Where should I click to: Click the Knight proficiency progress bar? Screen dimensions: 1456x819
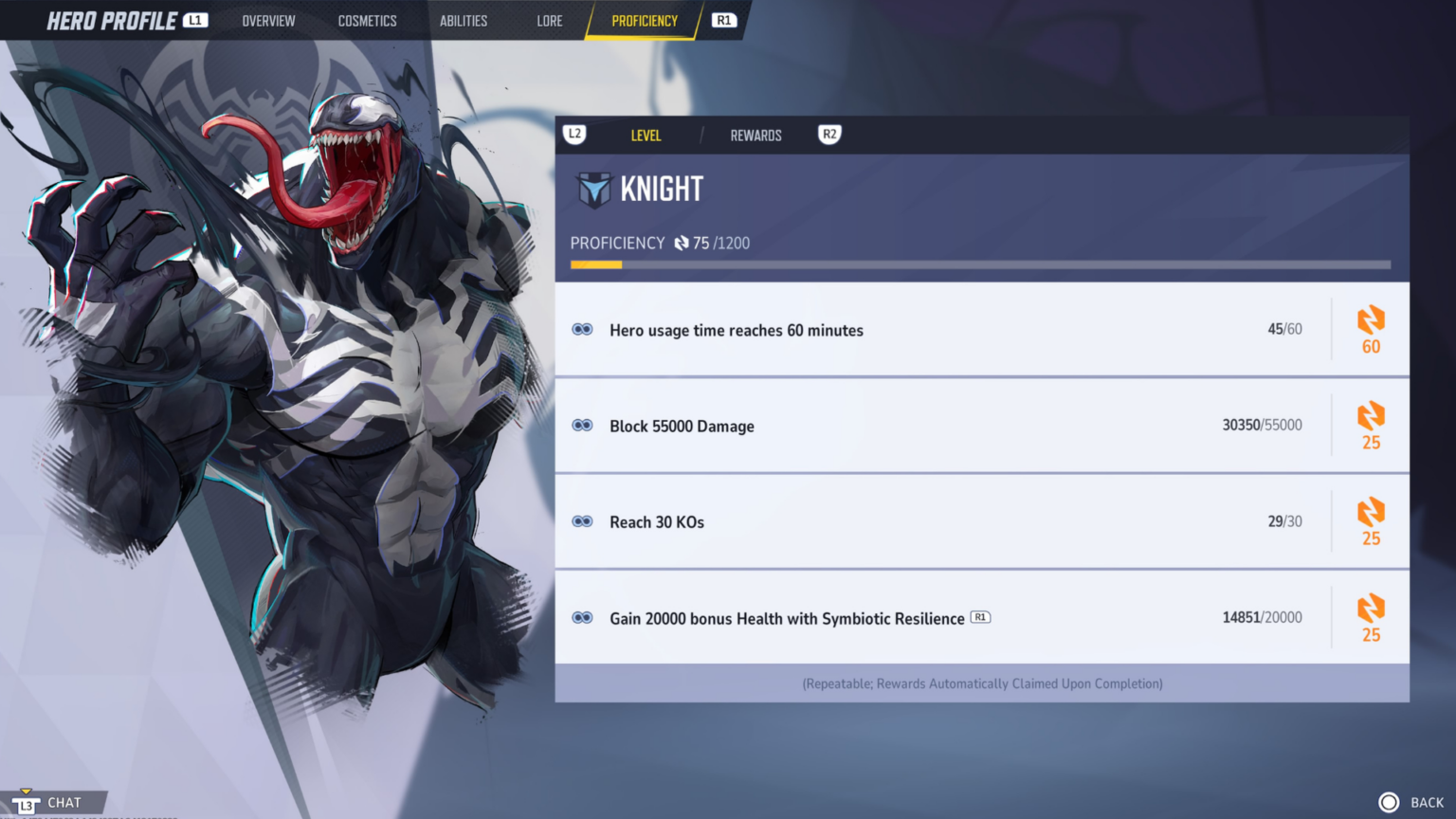980,264
